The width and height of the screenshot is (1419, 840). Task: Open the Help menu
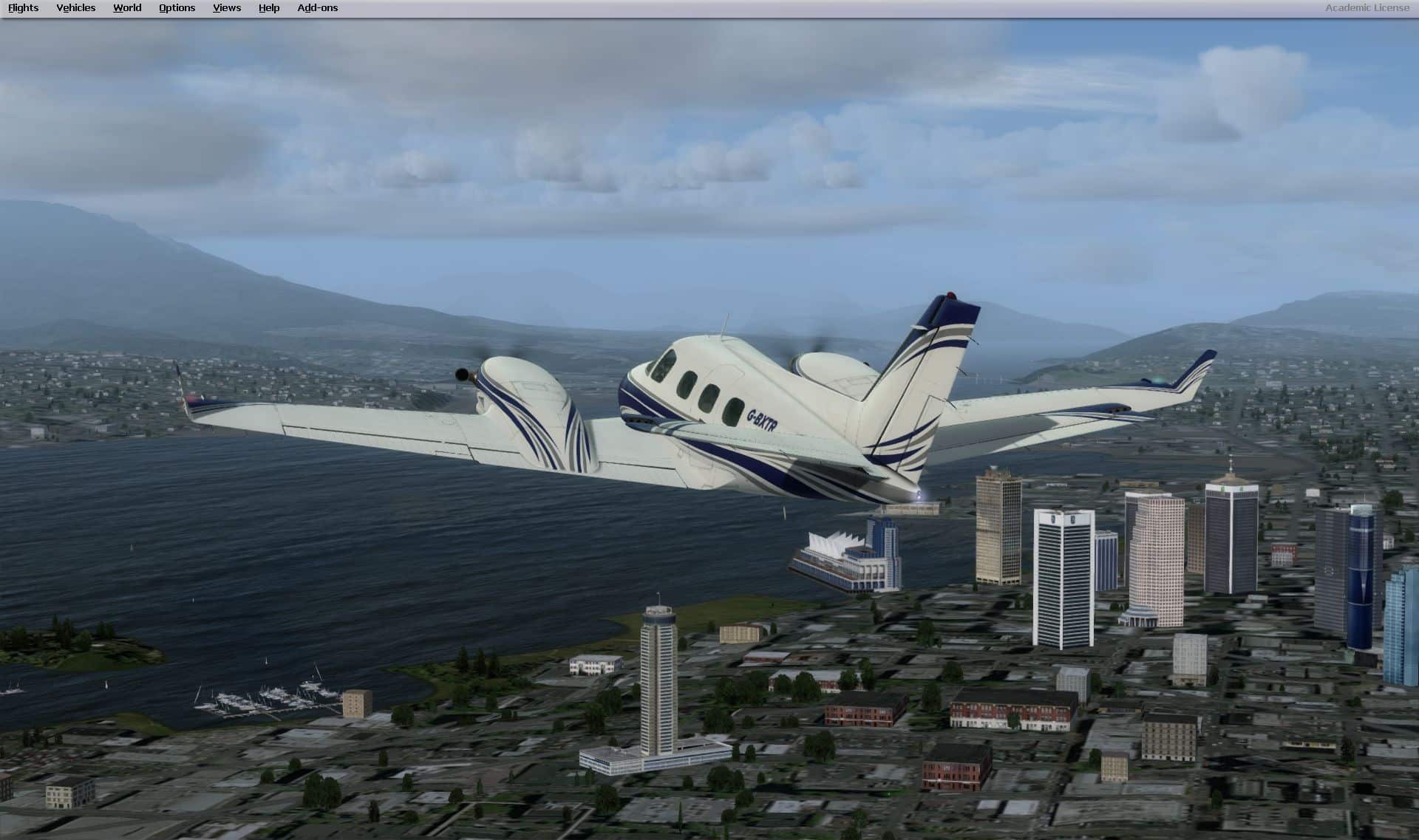click(x=269, y=8)
